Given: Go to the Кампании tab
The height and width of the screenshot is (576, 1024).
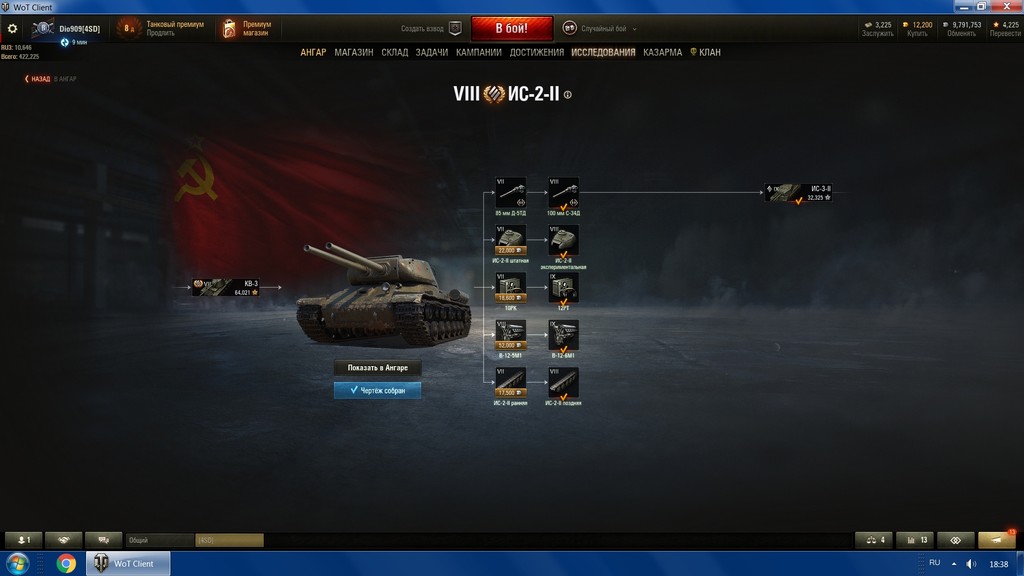Looking at the screenshot, I should (x=479, y=52).
